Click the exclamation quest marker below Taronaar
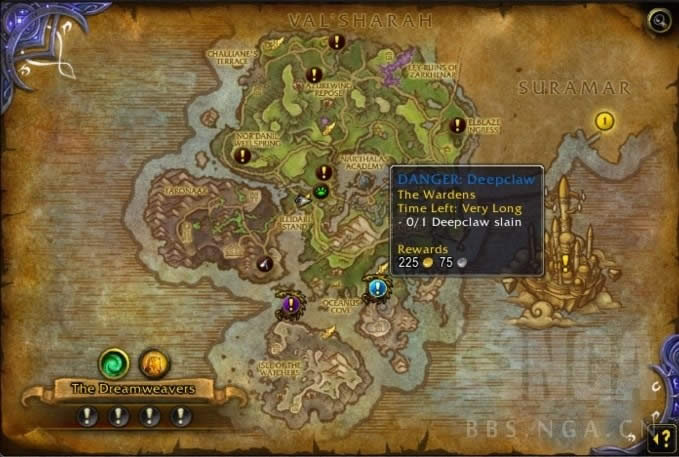Screen dimensions: 679x457 [266, 263]
